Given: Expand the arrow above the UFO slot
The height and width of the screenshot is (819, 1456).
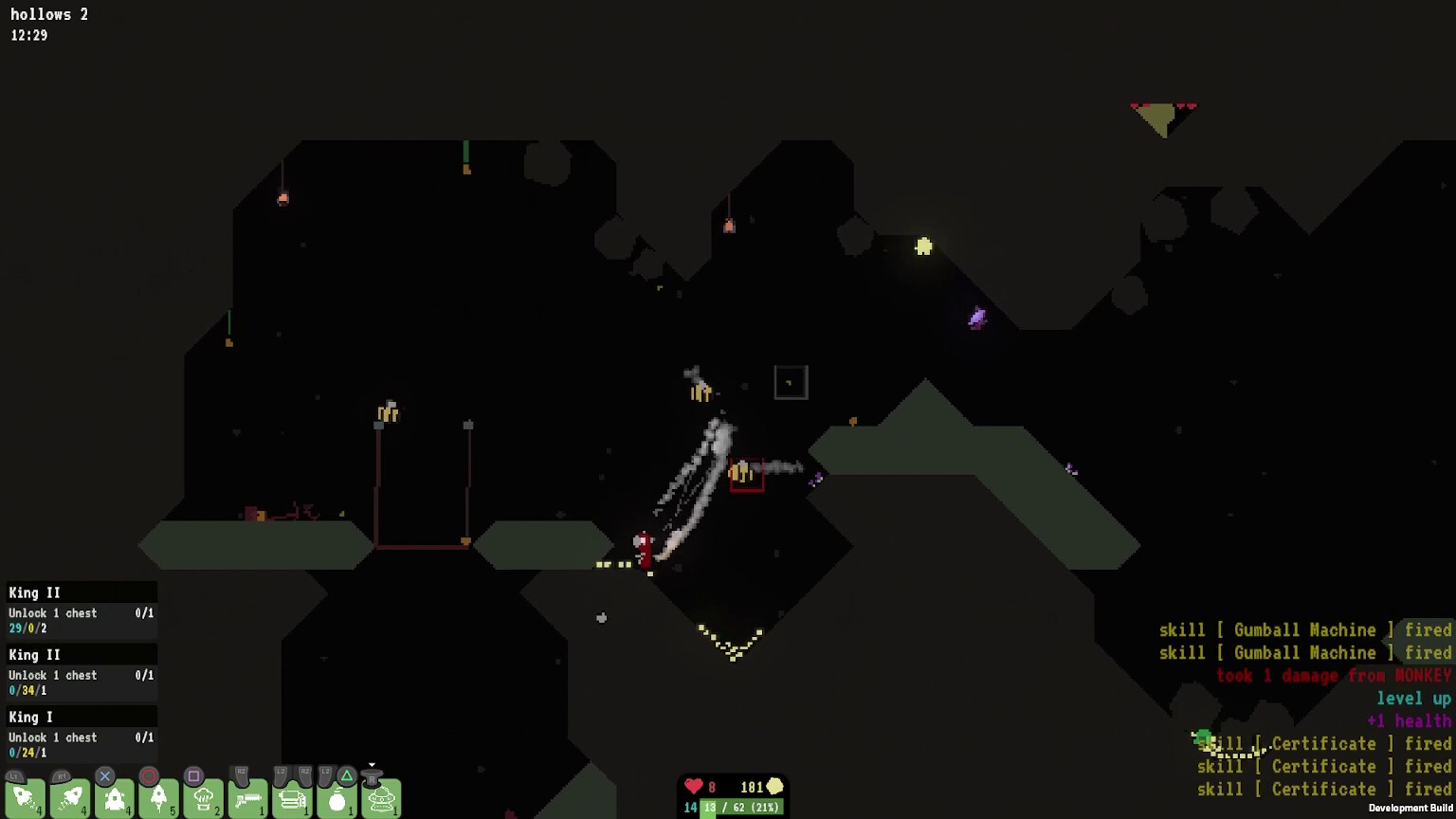Looking at the screenshot, I should click(373, 763).
